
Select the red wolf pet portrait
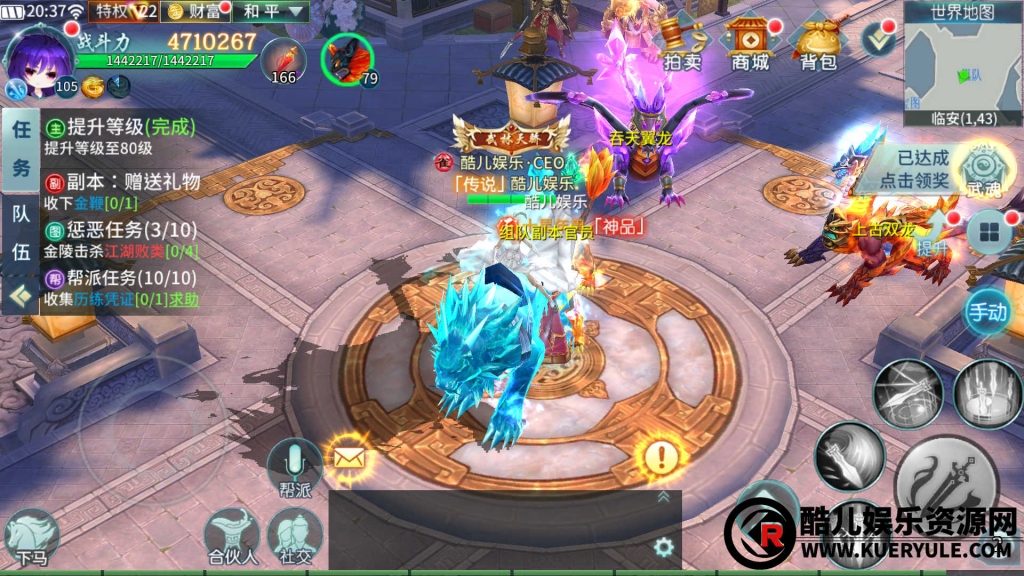[x=347, y=60]
